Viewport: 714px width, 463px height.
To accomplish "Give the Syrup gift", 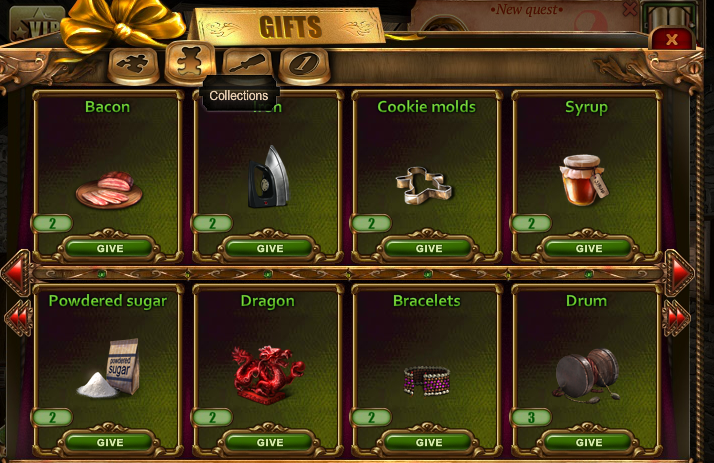I will pyautogui.click(x=588, y=248).
